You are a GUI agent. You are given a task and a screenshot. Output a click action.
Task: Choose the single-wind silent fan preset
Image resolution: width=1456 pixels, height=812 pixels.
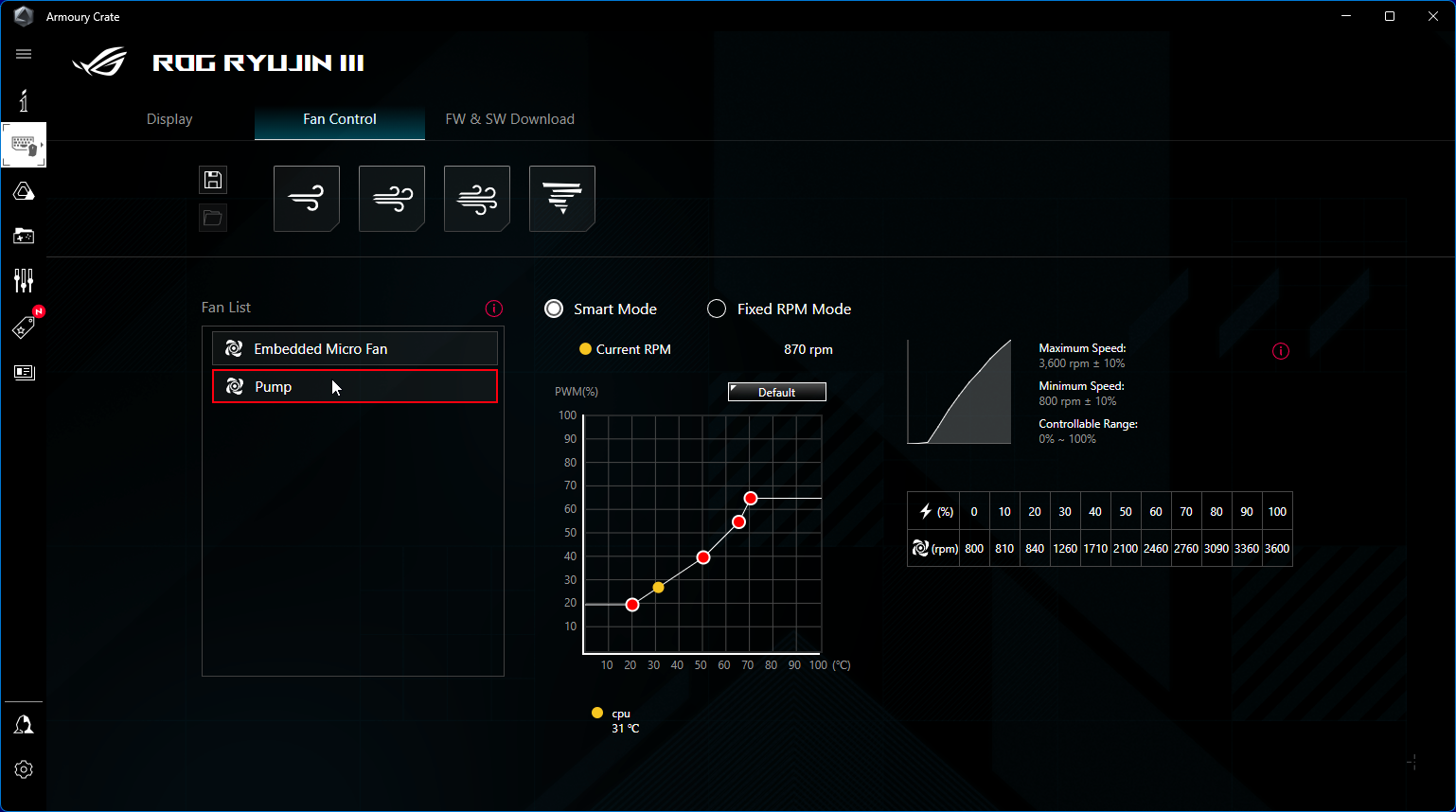click(x=307, y=199)
